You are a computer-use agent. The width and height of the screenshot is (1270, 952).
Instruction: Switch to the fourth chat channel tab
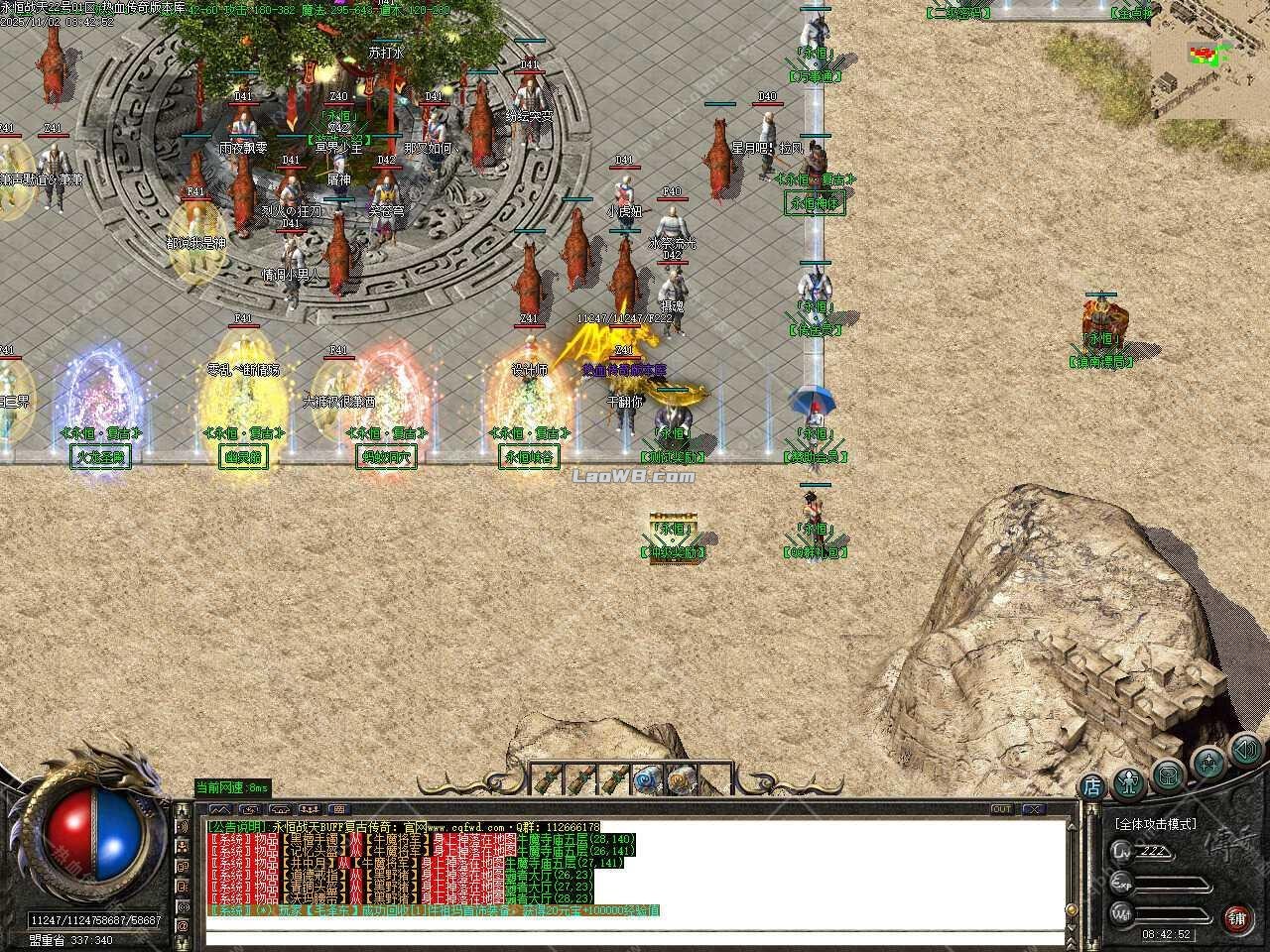pyautogui.click(x=310, y=808)
